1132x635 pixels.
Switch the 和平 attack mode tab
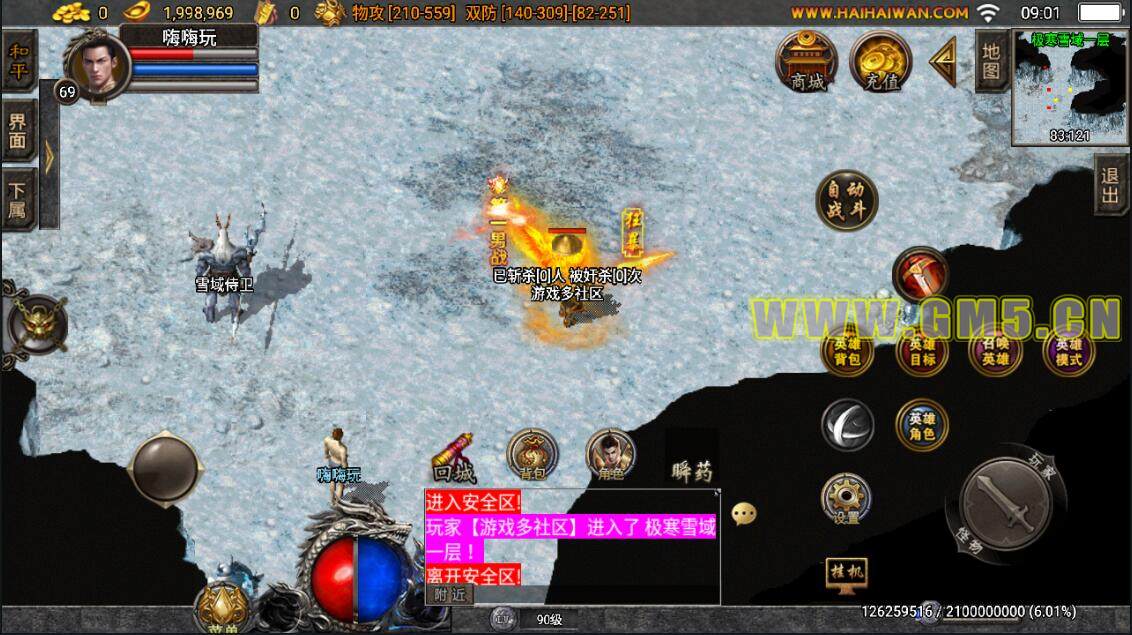[17, 60]
